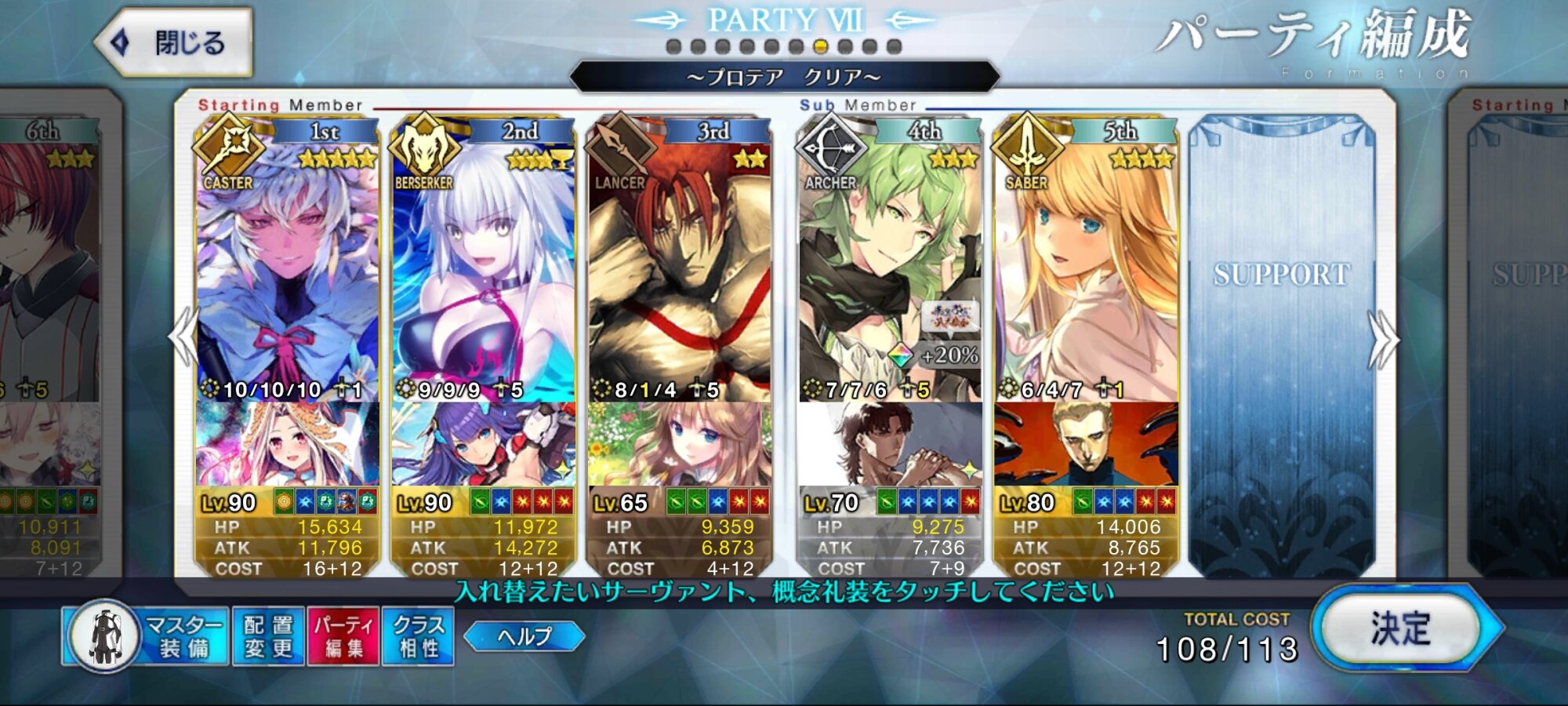Open the ヘルプ help button
1568x706 pixels.
point(524,636)
